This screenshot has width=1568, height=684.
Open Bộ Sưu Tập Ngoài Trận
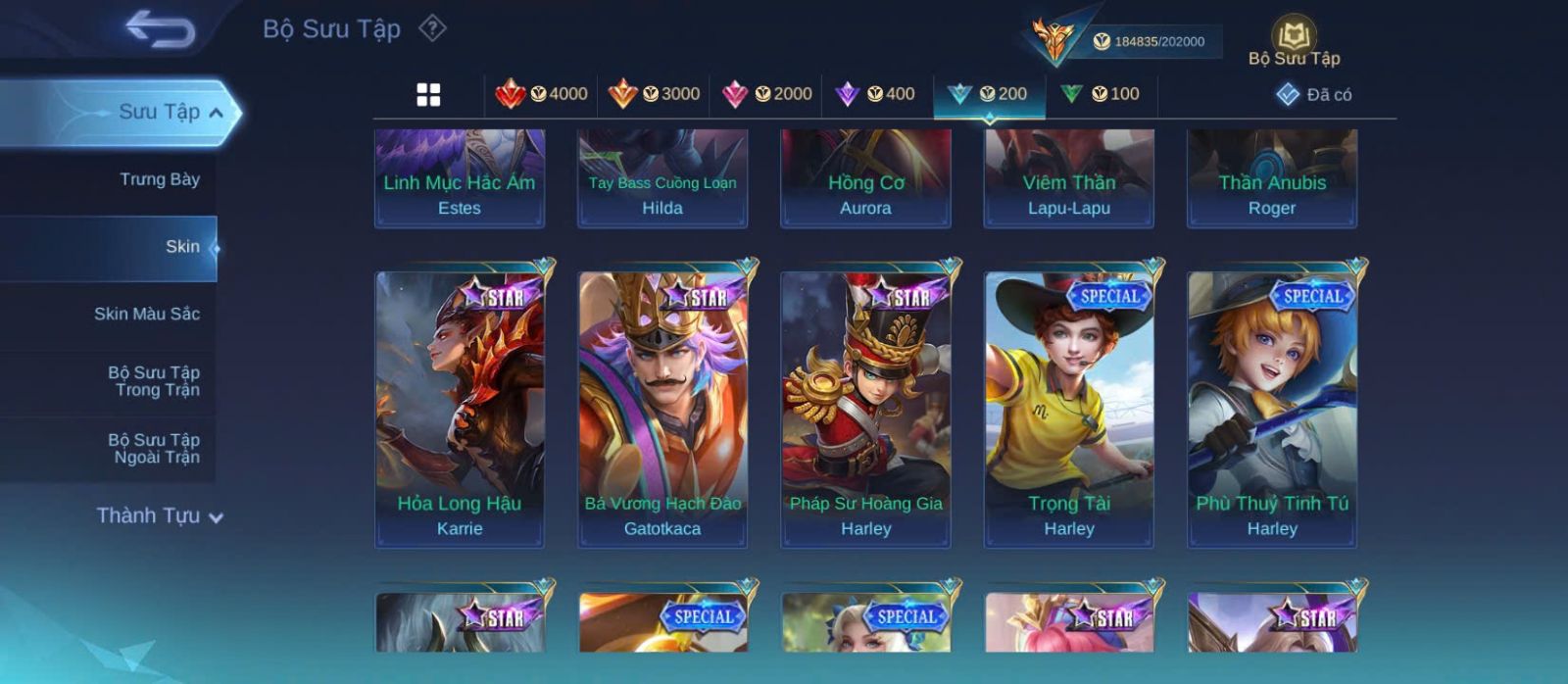154,449
